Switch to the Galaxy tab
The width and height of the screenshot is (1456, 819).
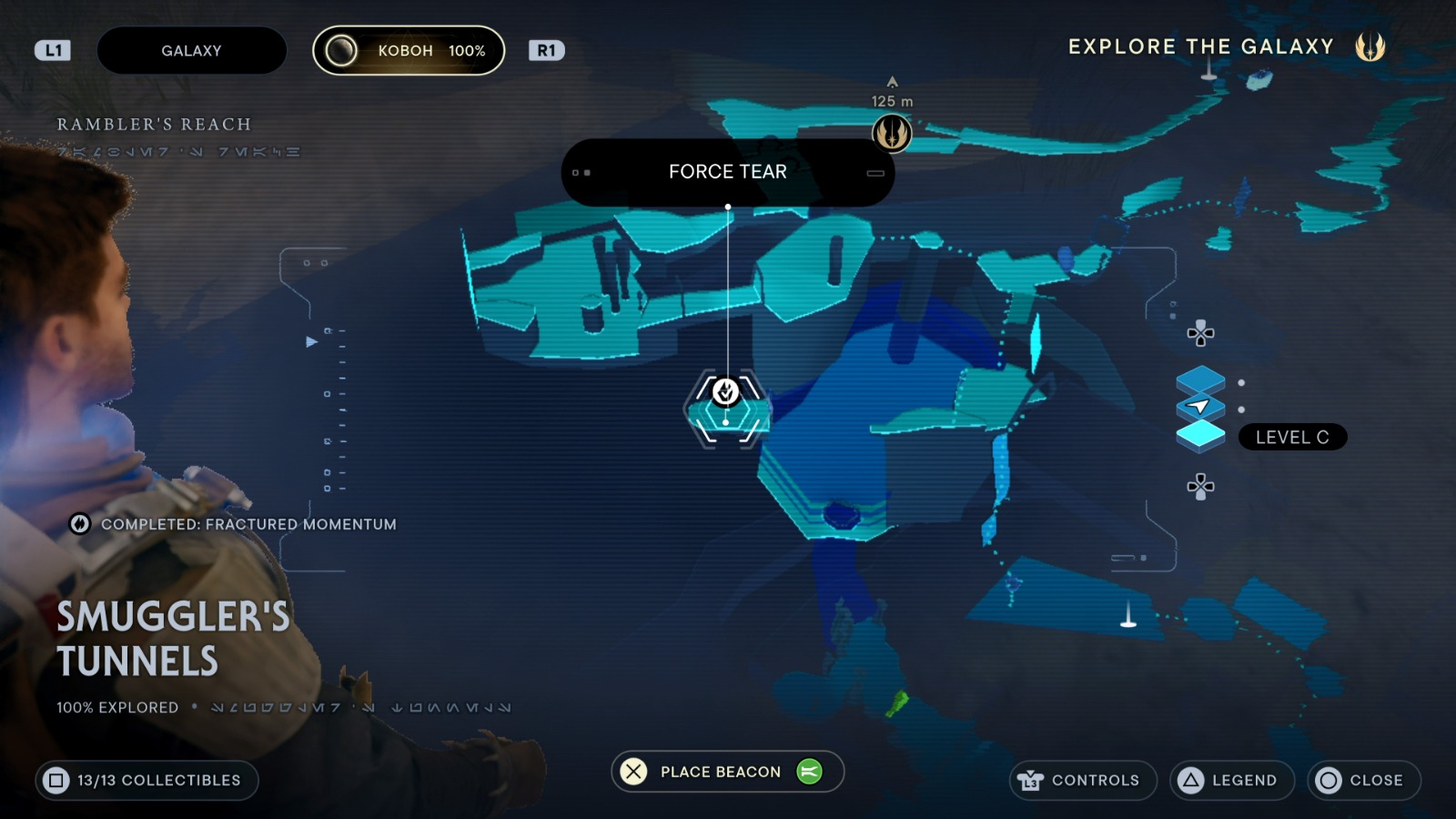(191, 50)
